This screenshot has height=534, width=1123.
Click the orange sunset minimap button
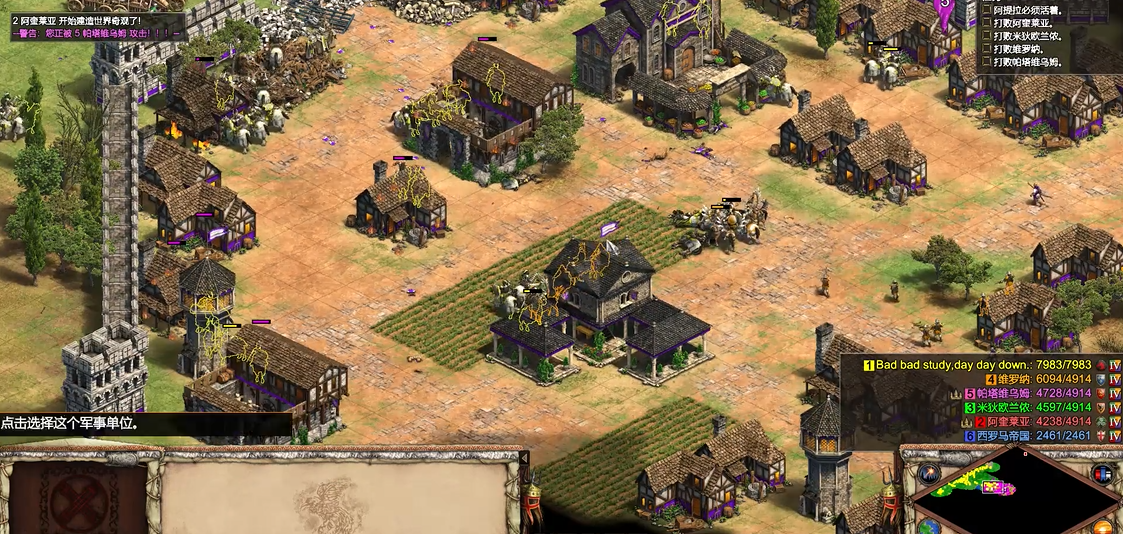[1104, 526]
